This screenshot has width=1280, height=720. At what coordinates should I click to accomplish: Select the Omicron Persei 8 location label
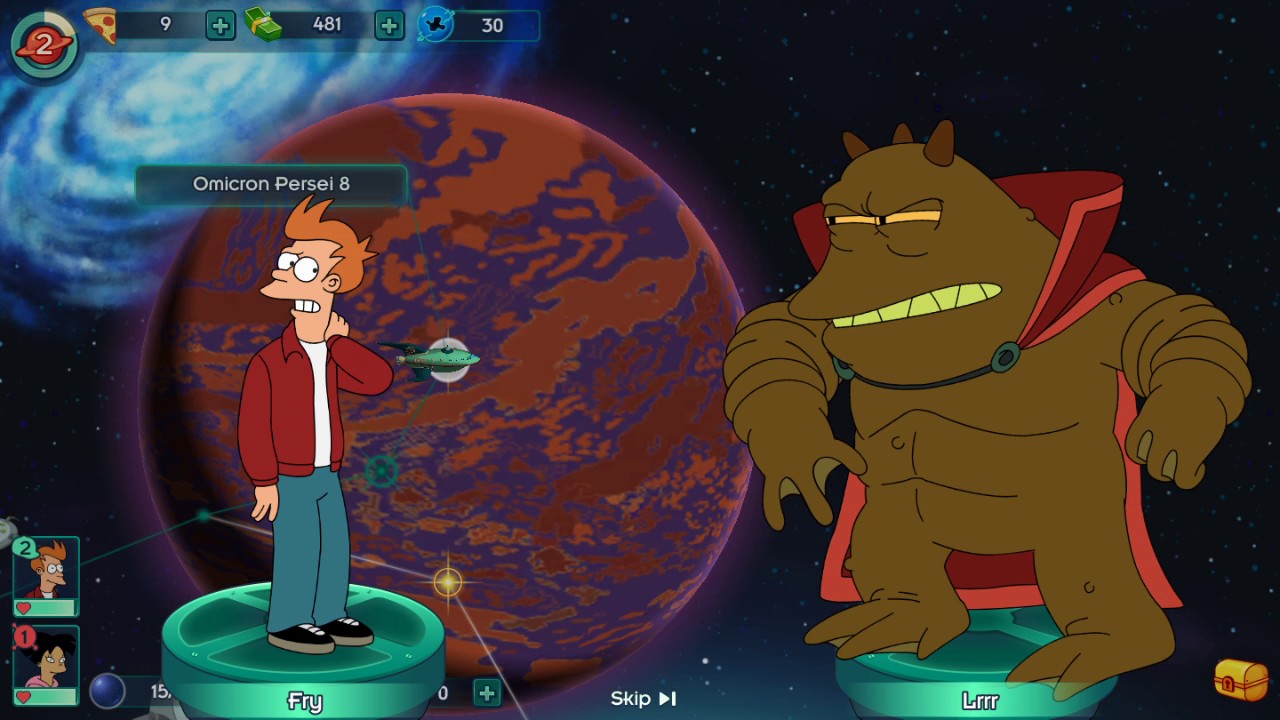271,184
